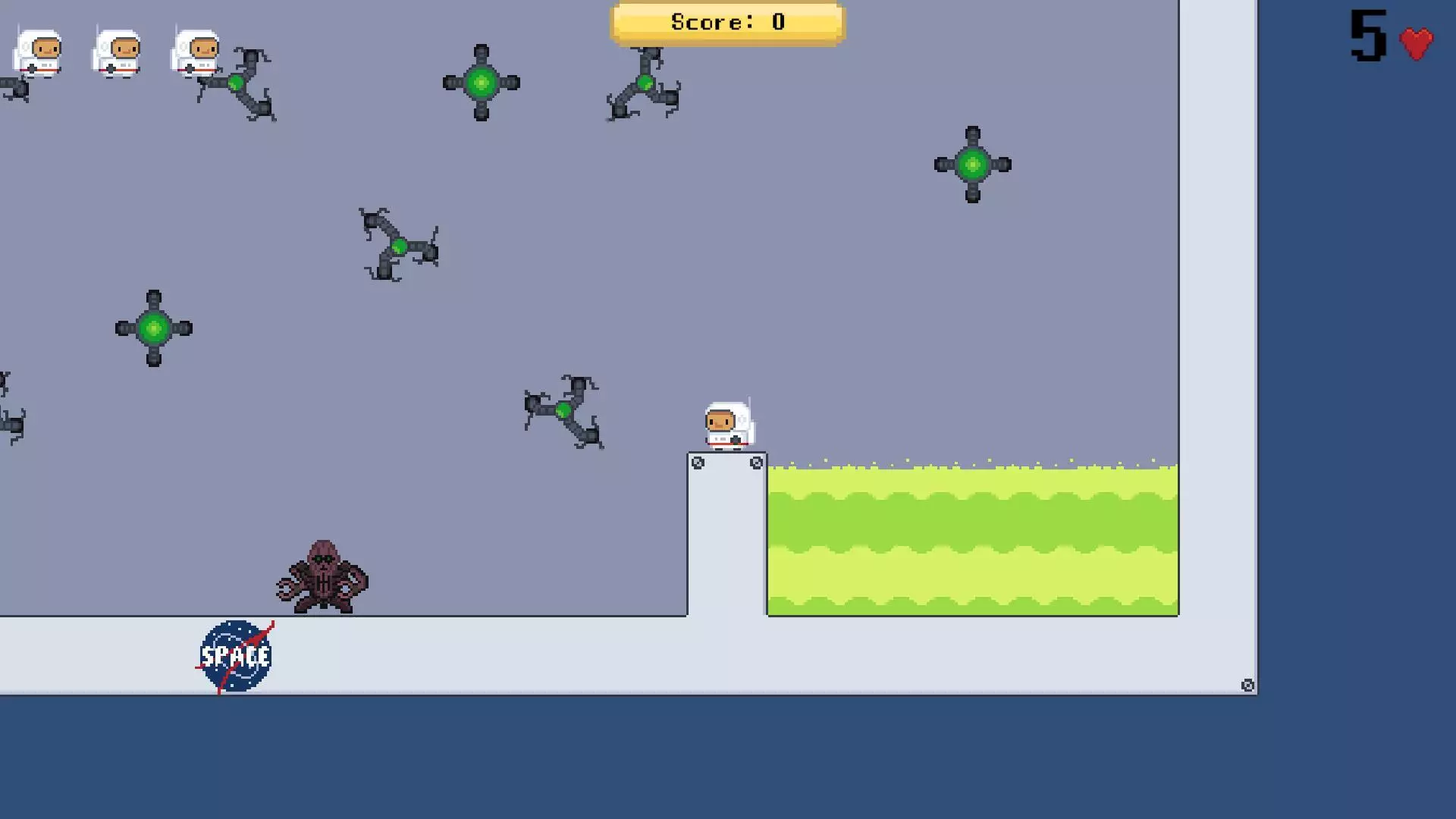Open the SPACE logo badge
1456x819 pixels.
coord(235,654)
